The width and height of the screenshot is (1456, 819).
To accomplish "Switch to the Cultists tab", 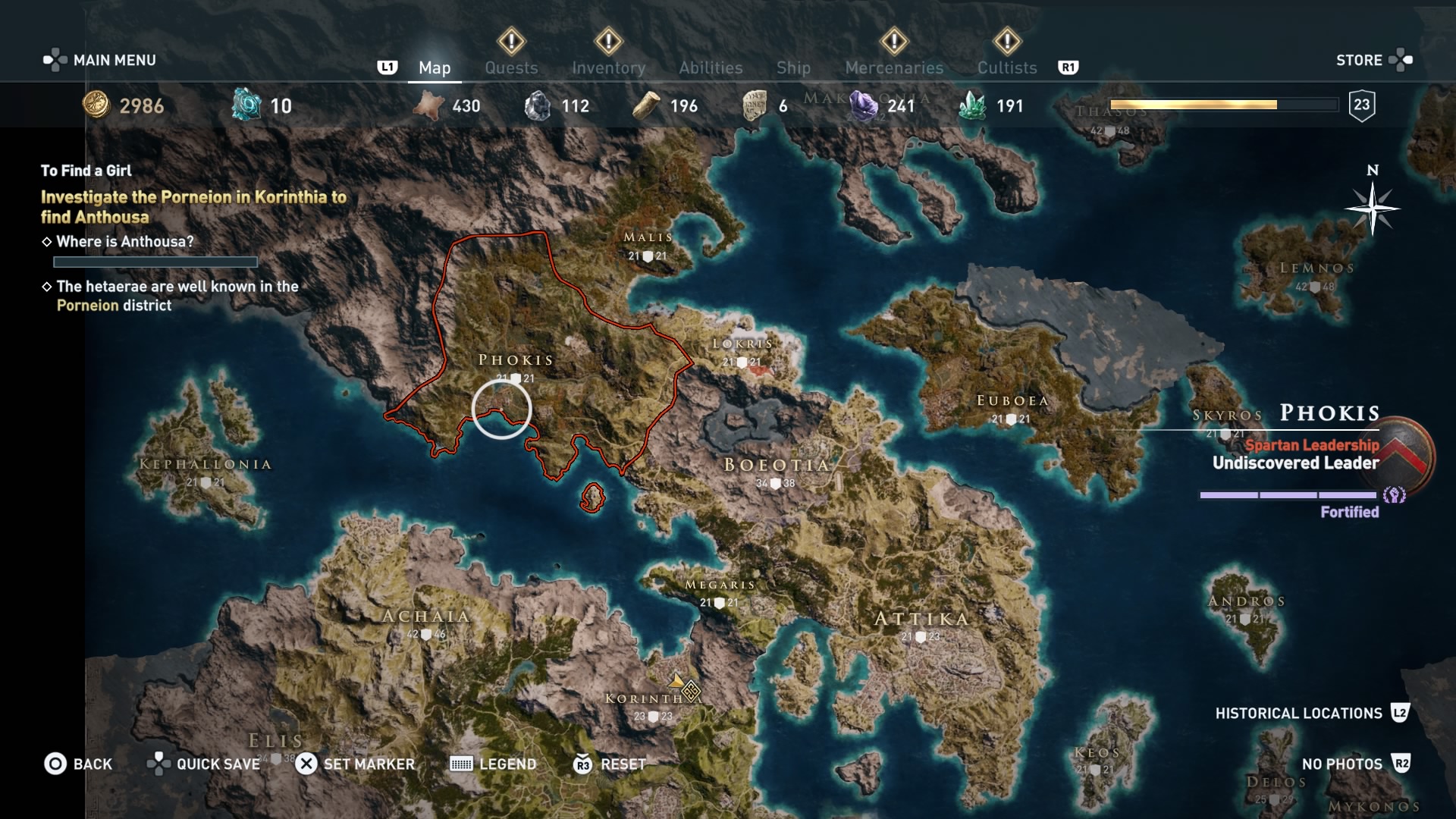I will (x=1006, y=67).
